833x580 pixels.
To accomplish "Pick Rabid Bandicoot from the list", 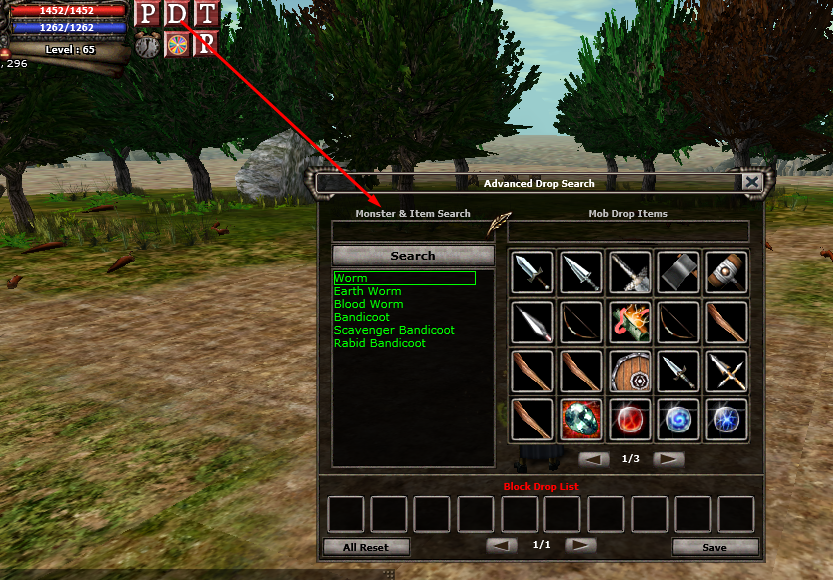I will pyautogui.click(x=380, y=343).
